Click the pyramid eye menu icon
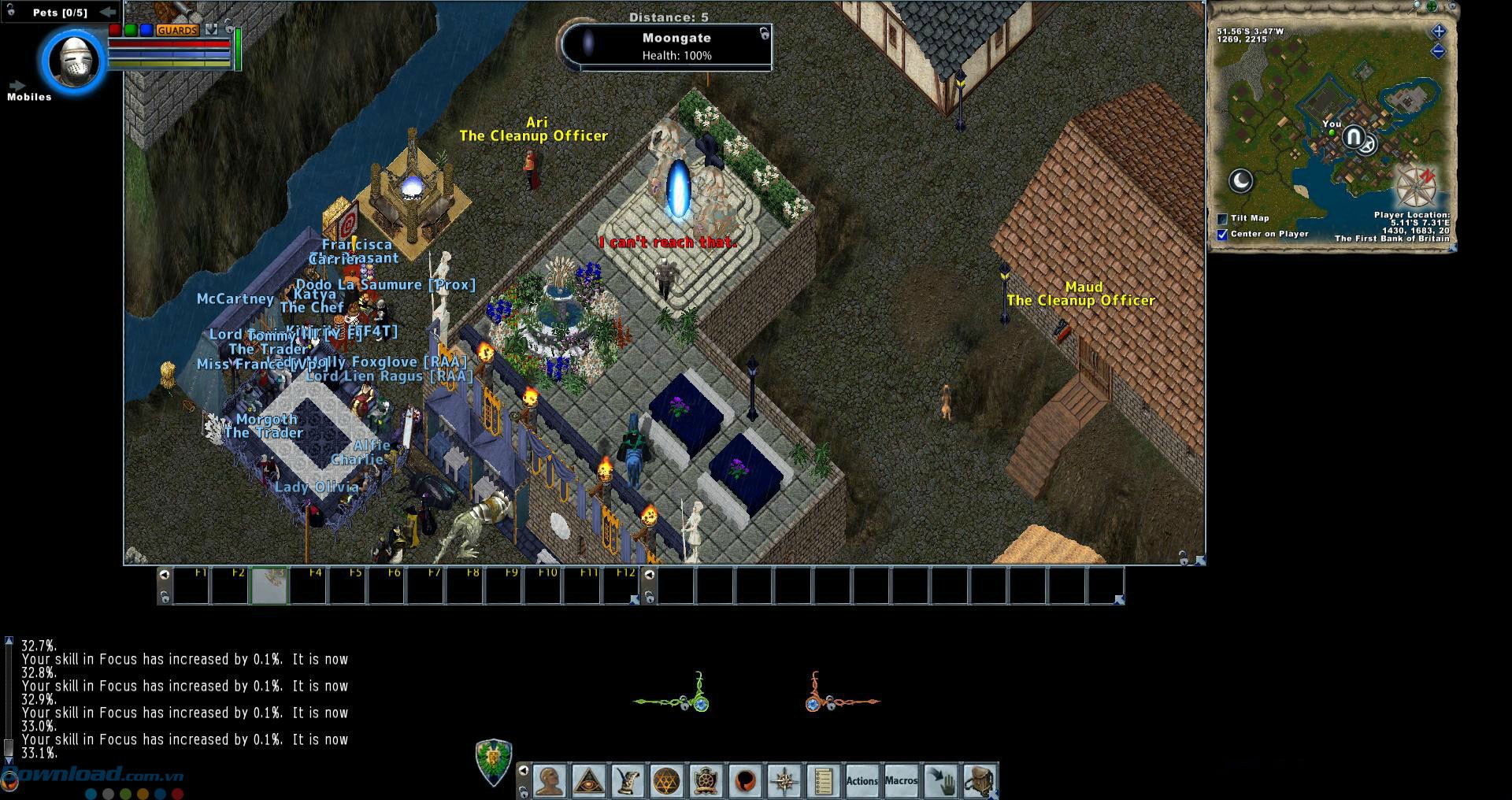1512x800 pixels. [588, 781]
